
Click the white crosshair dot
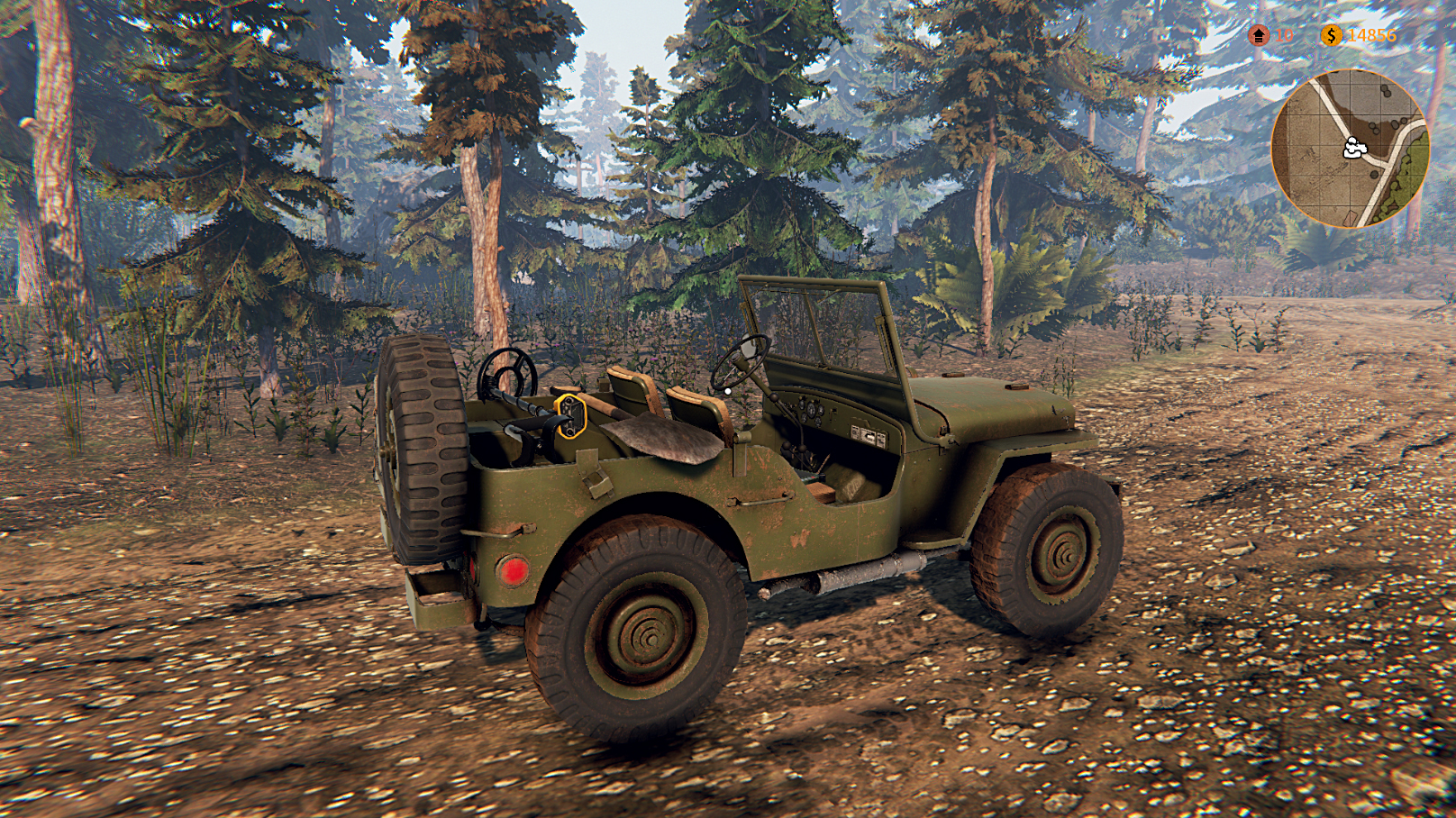726,391
